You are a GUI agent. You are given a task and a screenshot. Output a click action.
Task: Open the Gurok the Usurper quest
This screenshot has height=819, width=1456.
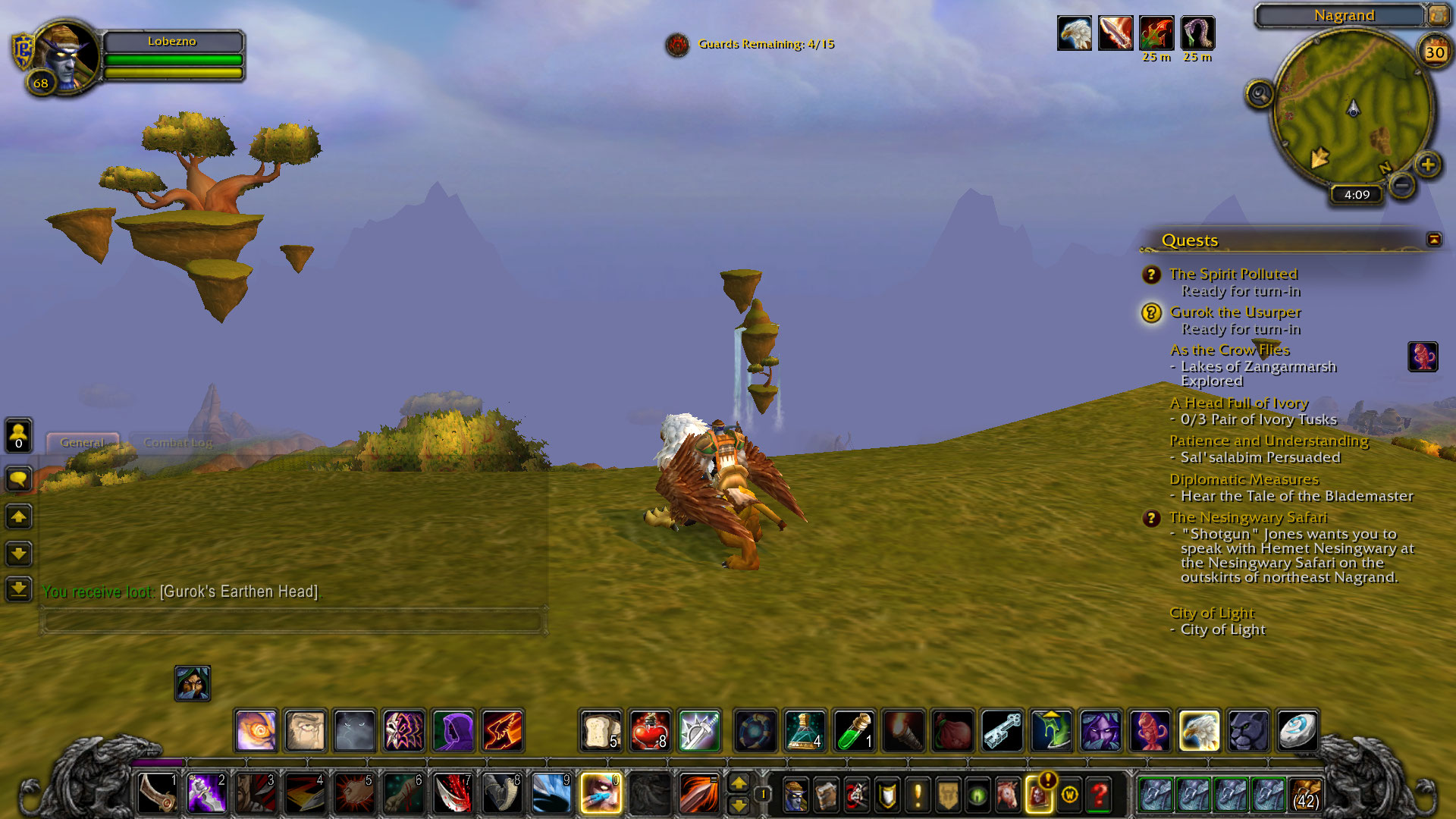(x=1235, y=312)
